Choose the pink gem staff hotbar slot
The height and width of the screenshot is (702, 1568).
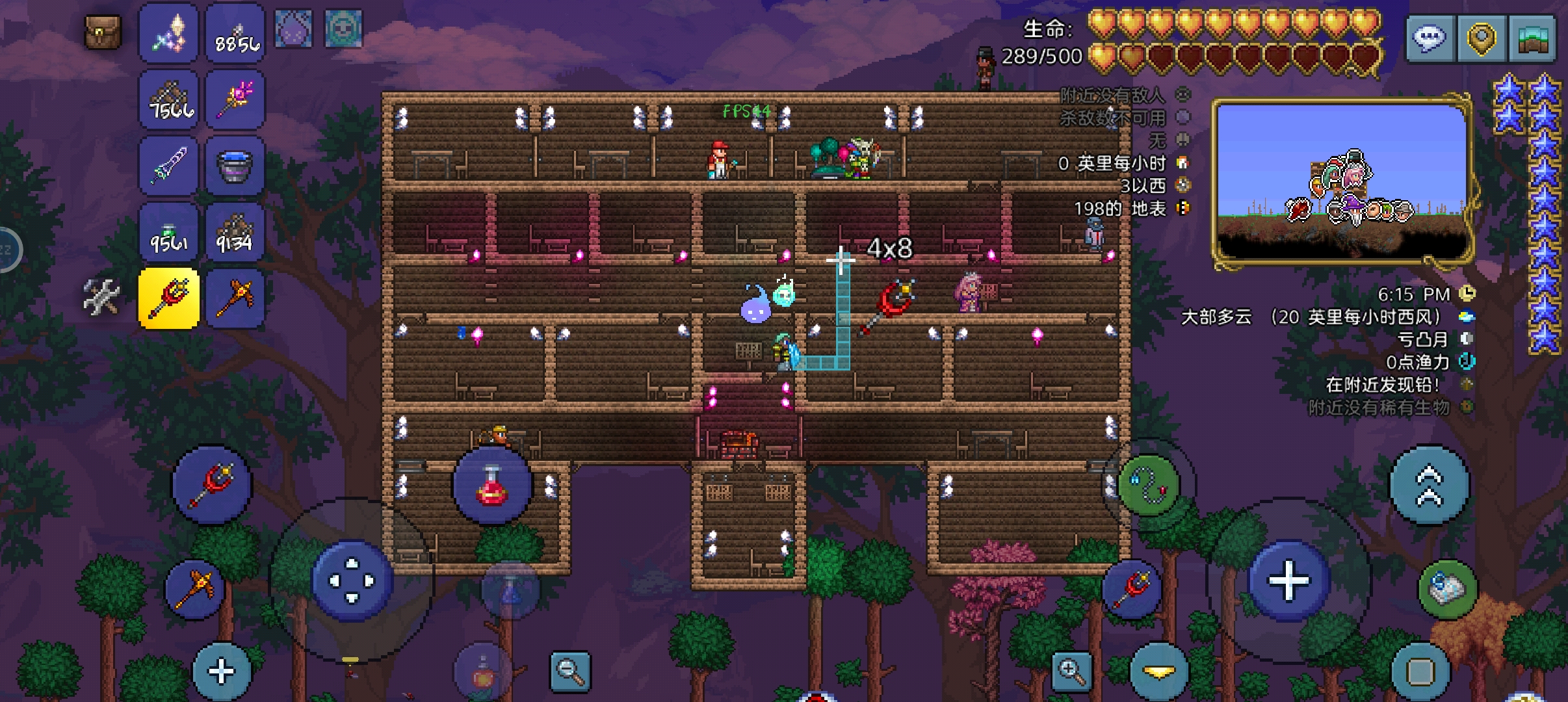click(235, 100)
